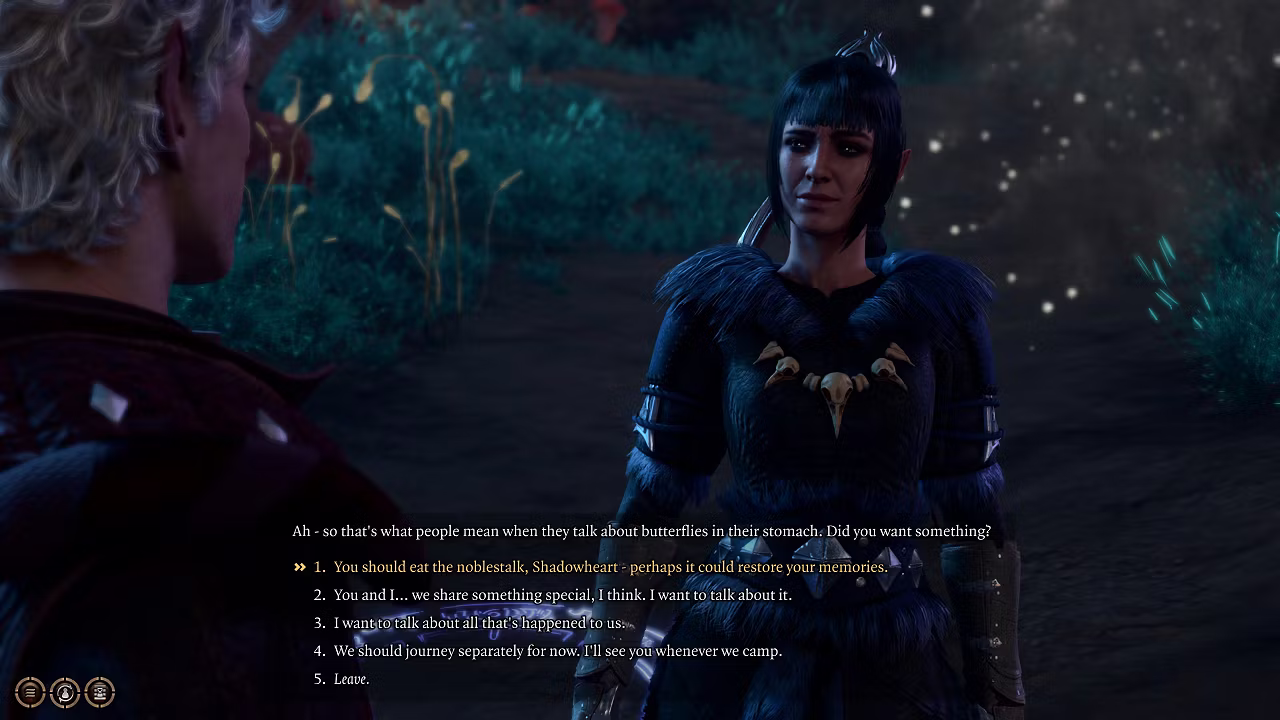Choose the "journey separately for now" option
1280x720 pixels.
click(557, 651)
